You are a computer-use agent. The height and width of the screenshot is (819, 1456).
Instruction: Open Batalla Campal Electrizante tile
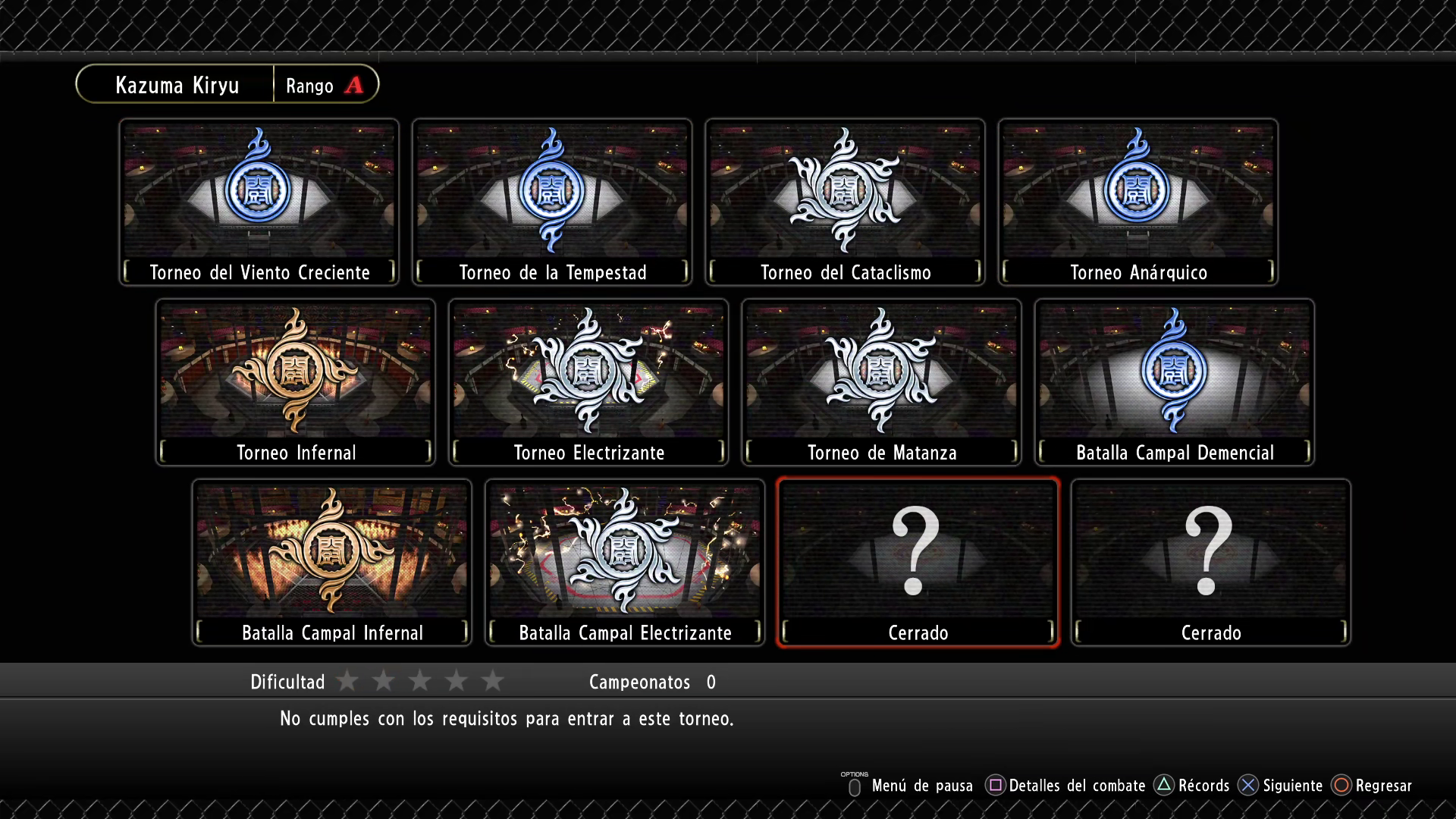[x=625, y=563]
